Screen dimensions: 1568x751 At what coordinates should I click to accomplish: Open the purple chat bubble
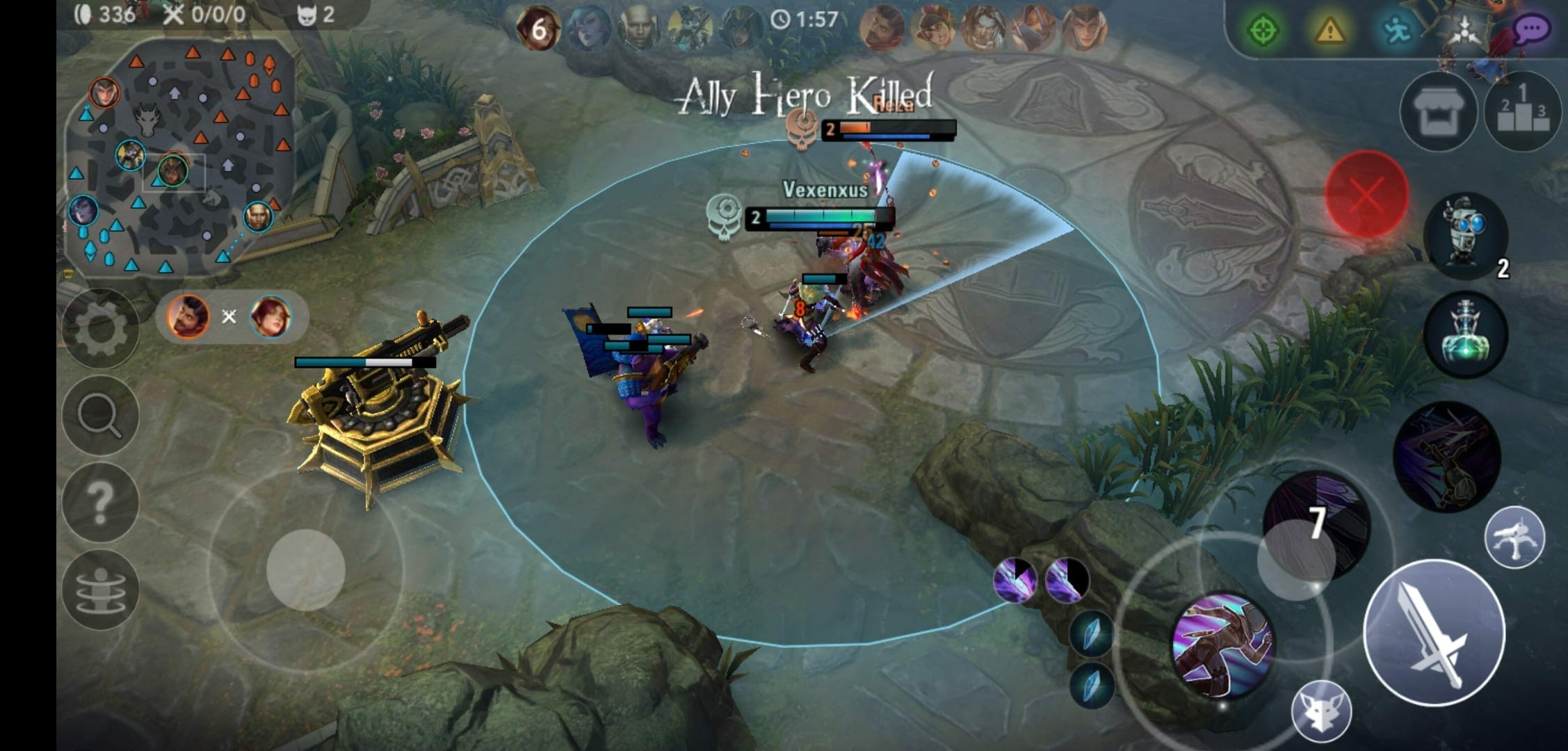click(1530, 31)
